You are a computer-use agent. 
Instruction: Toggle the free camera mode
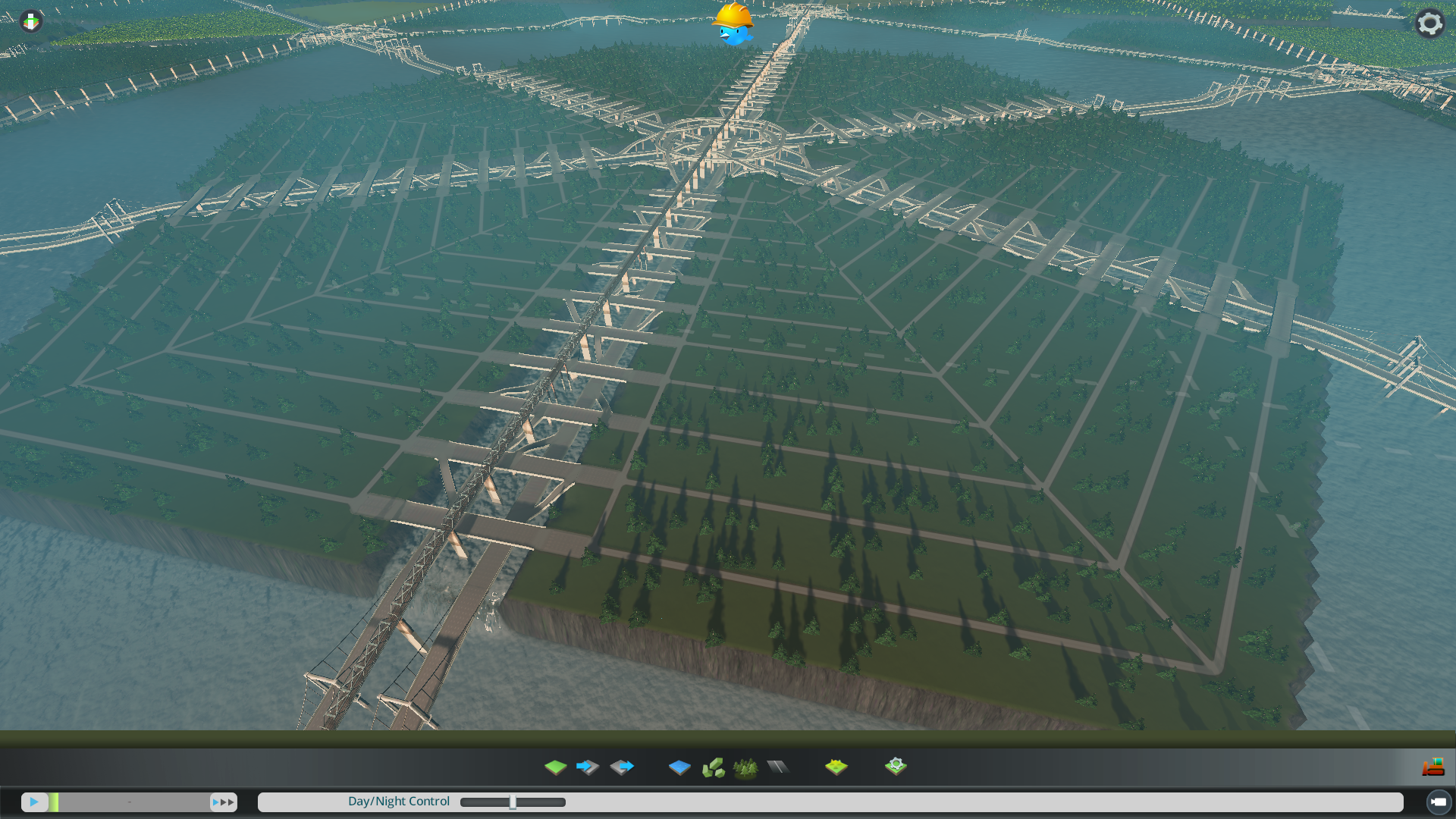click(x=1438, y=802)
